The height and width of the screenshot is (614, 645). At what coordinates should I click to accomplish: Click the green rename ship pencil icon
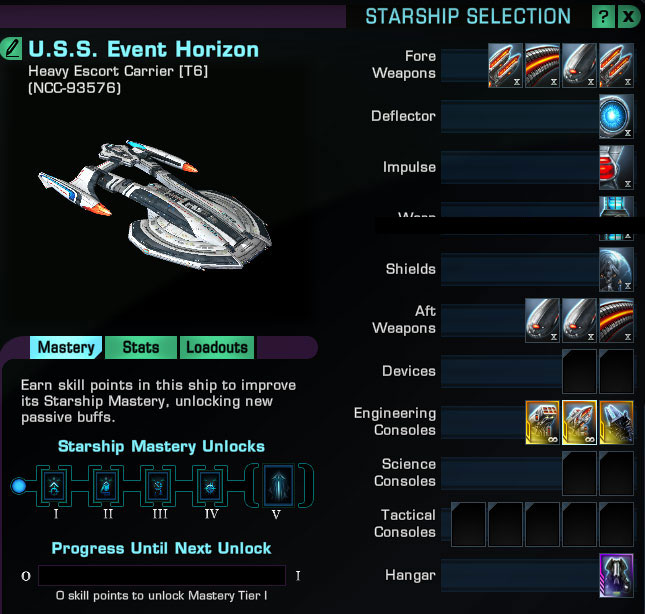coord(13,48)
